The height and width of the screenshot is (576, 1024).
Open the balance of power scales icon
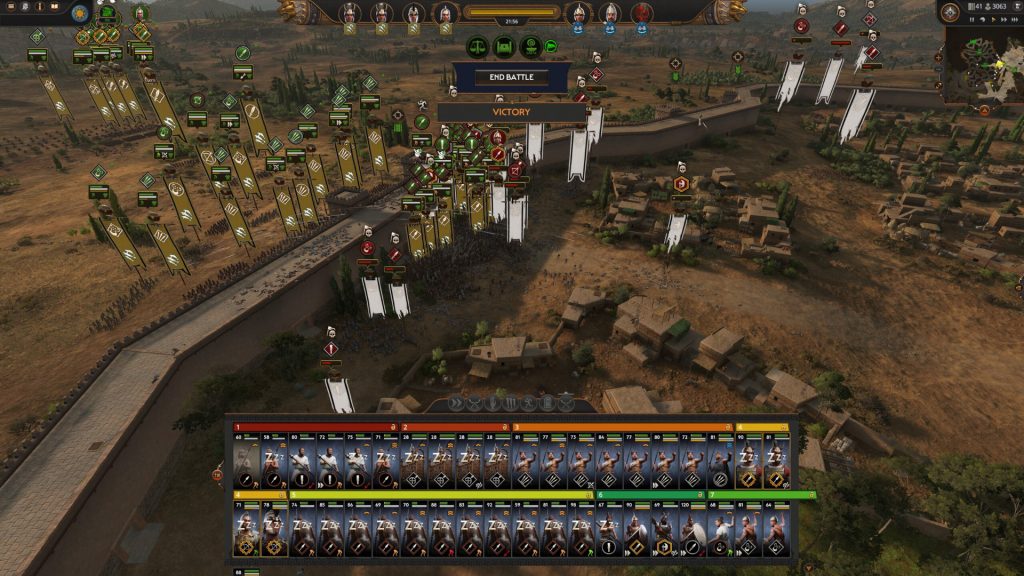(479, 46)
